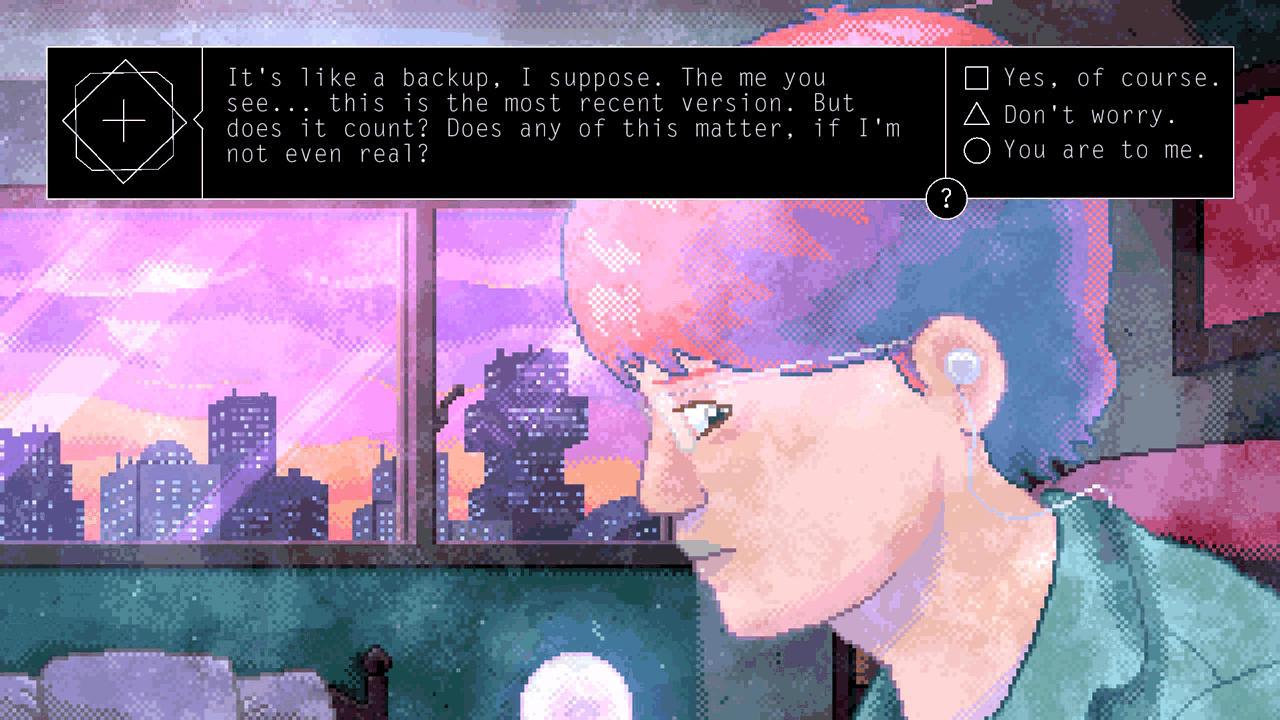Click the square choice icon
The height and width of the screenshot is (720, 1280).
[975, 76]
